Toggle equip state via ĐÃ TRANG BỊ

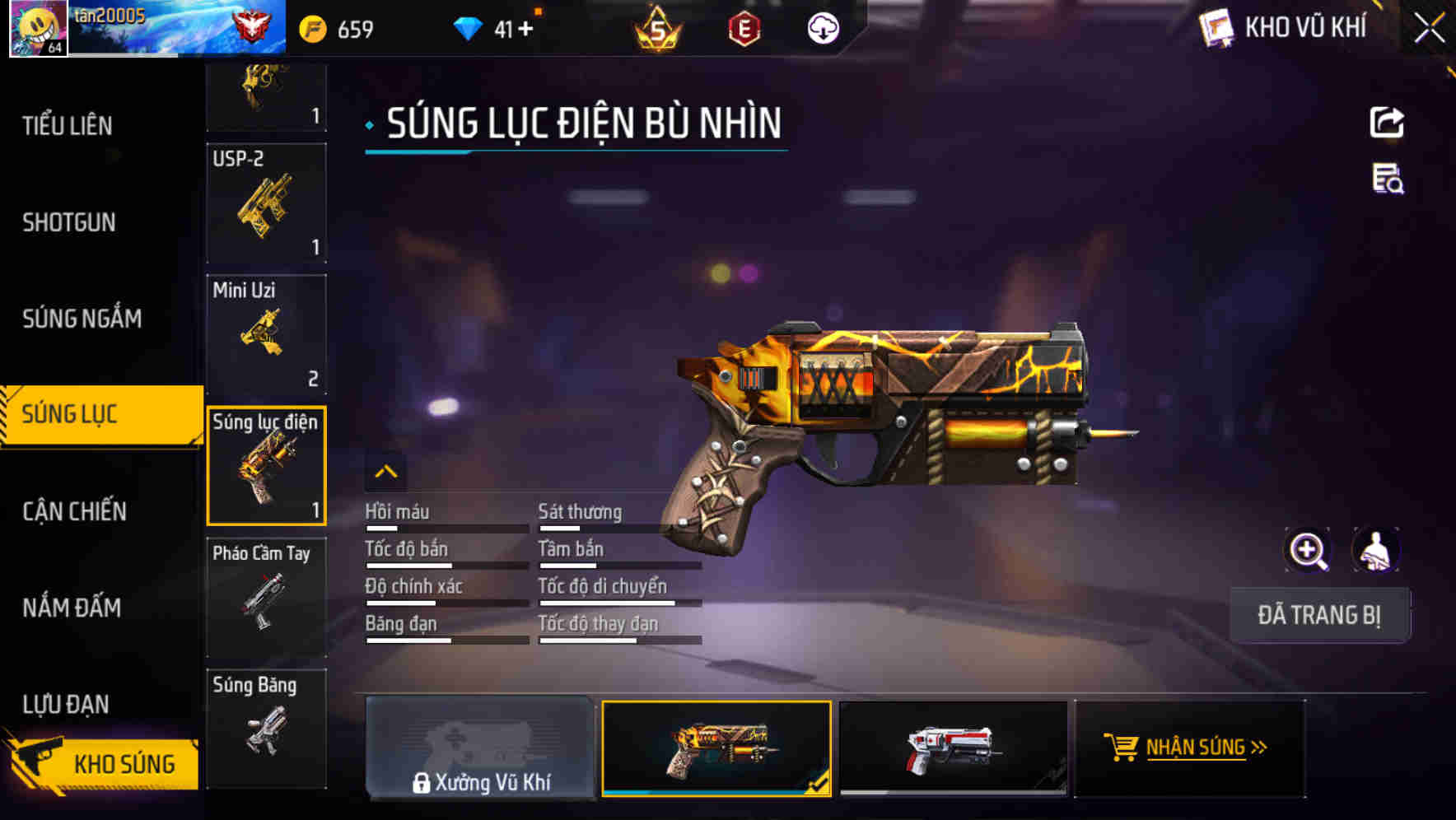coord(1320,615)
